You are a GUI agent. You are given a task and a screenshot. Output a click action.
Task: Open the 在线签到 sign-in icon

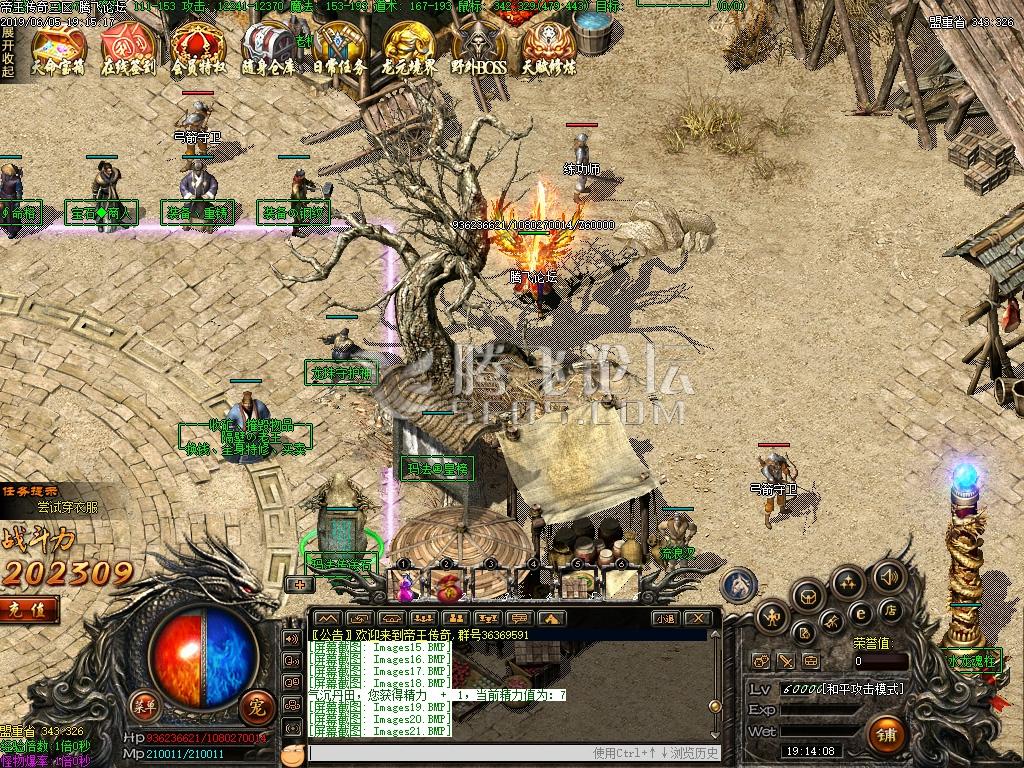[128, 48]
